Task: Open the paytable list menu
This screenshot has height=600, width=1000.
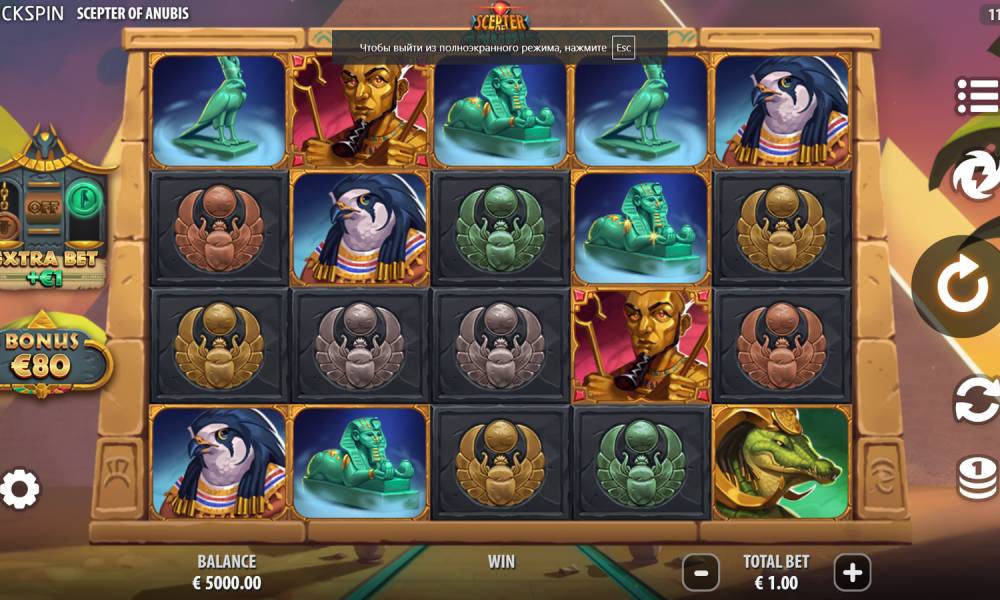Action: (x=977, y=95)
